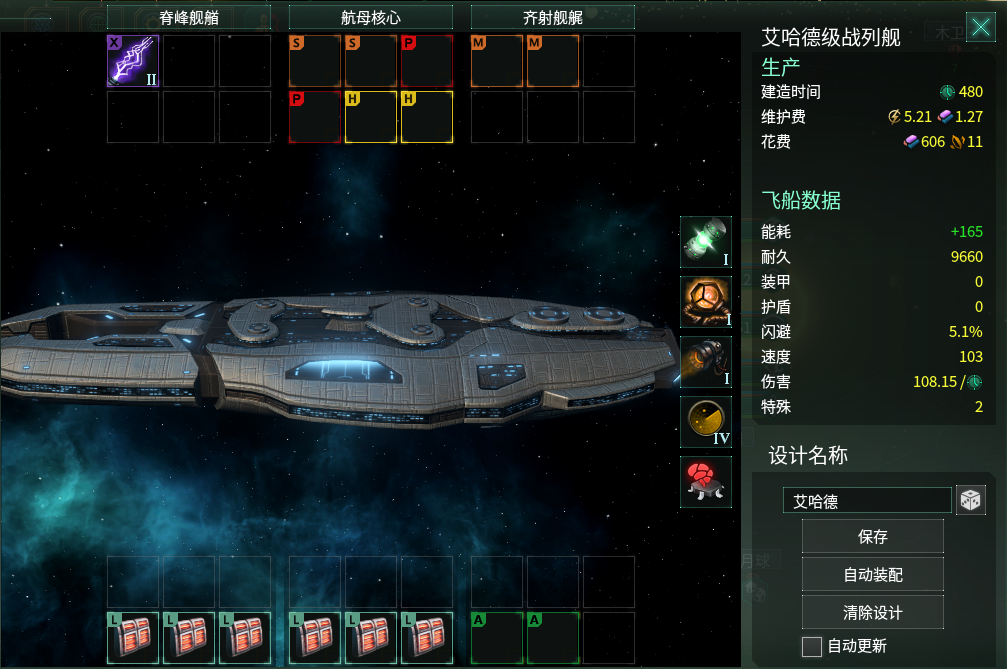The height and width of the screenshot is (669, 1007).
Task: Select the orange hexagonal drive component icon
Action: click(706, 302)
